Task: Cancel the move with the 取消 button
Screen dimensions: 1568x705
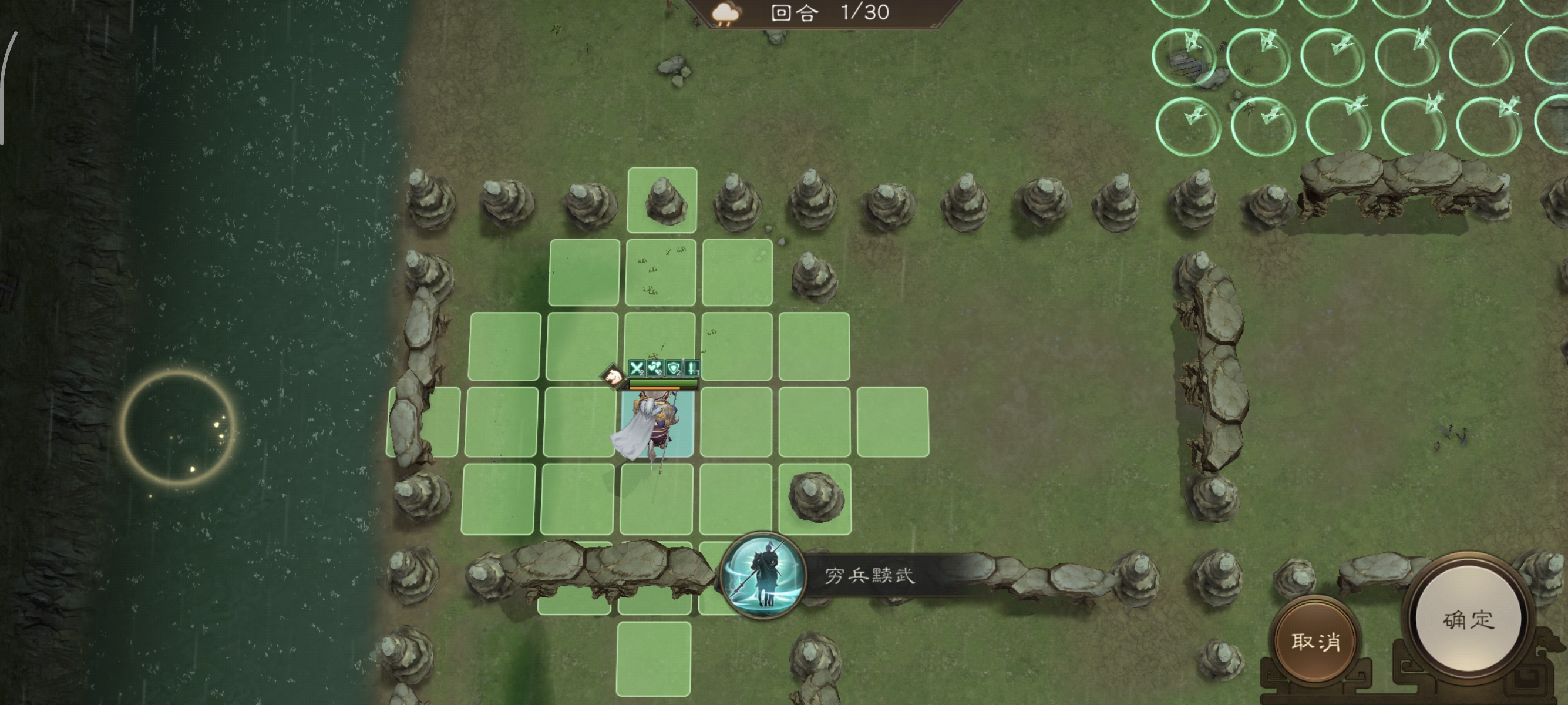Action: tap(1315, 641)
